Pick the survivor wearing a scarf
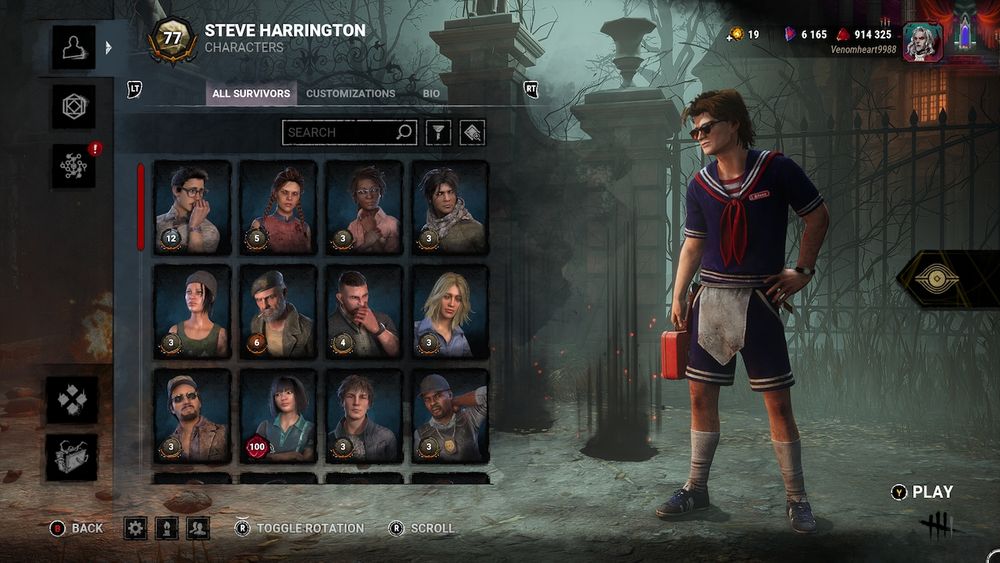The image size is (1000, 563). click(451, 207)
